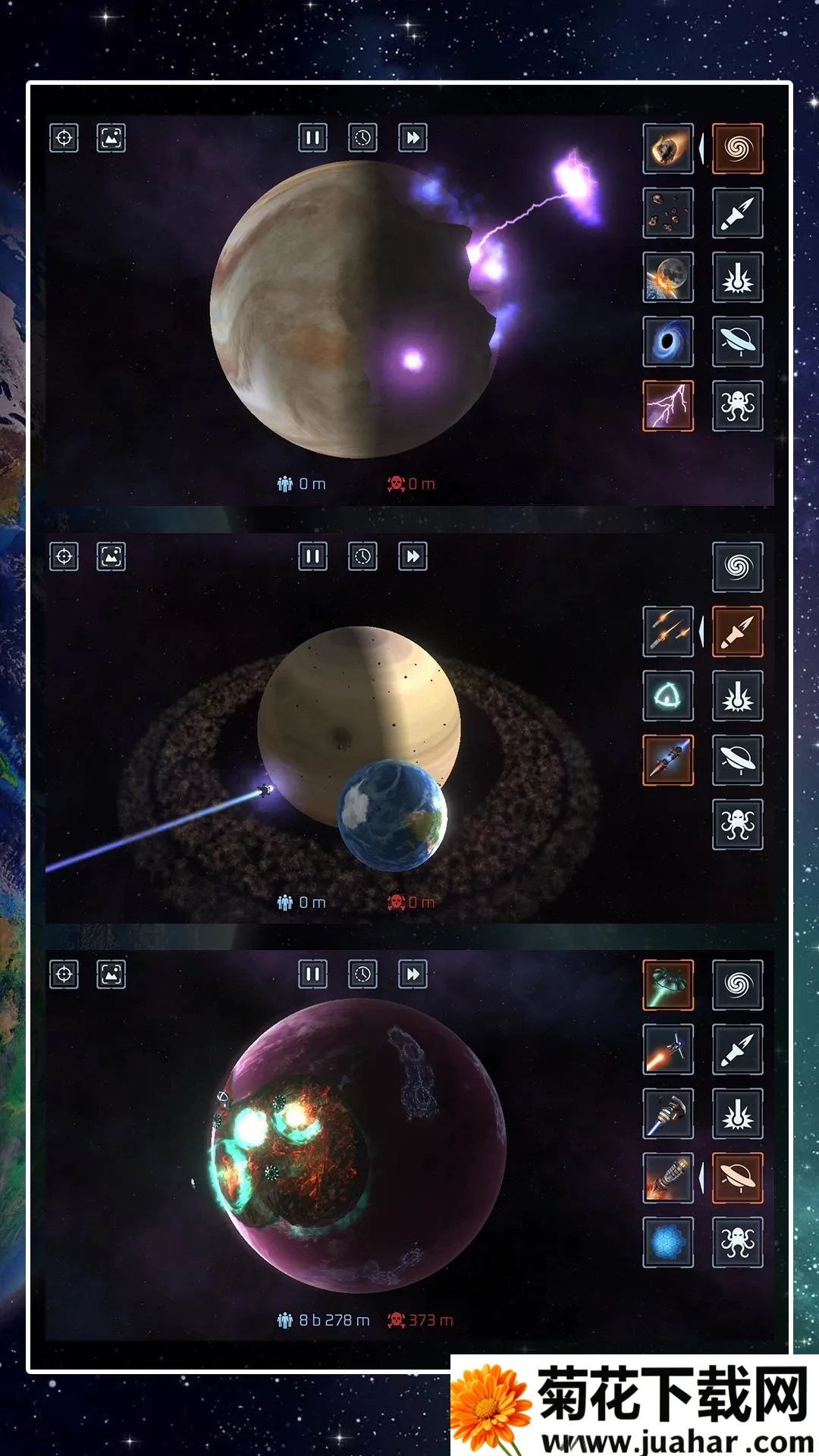Select the UFO with green beam weapon

(x=668, y=984)
